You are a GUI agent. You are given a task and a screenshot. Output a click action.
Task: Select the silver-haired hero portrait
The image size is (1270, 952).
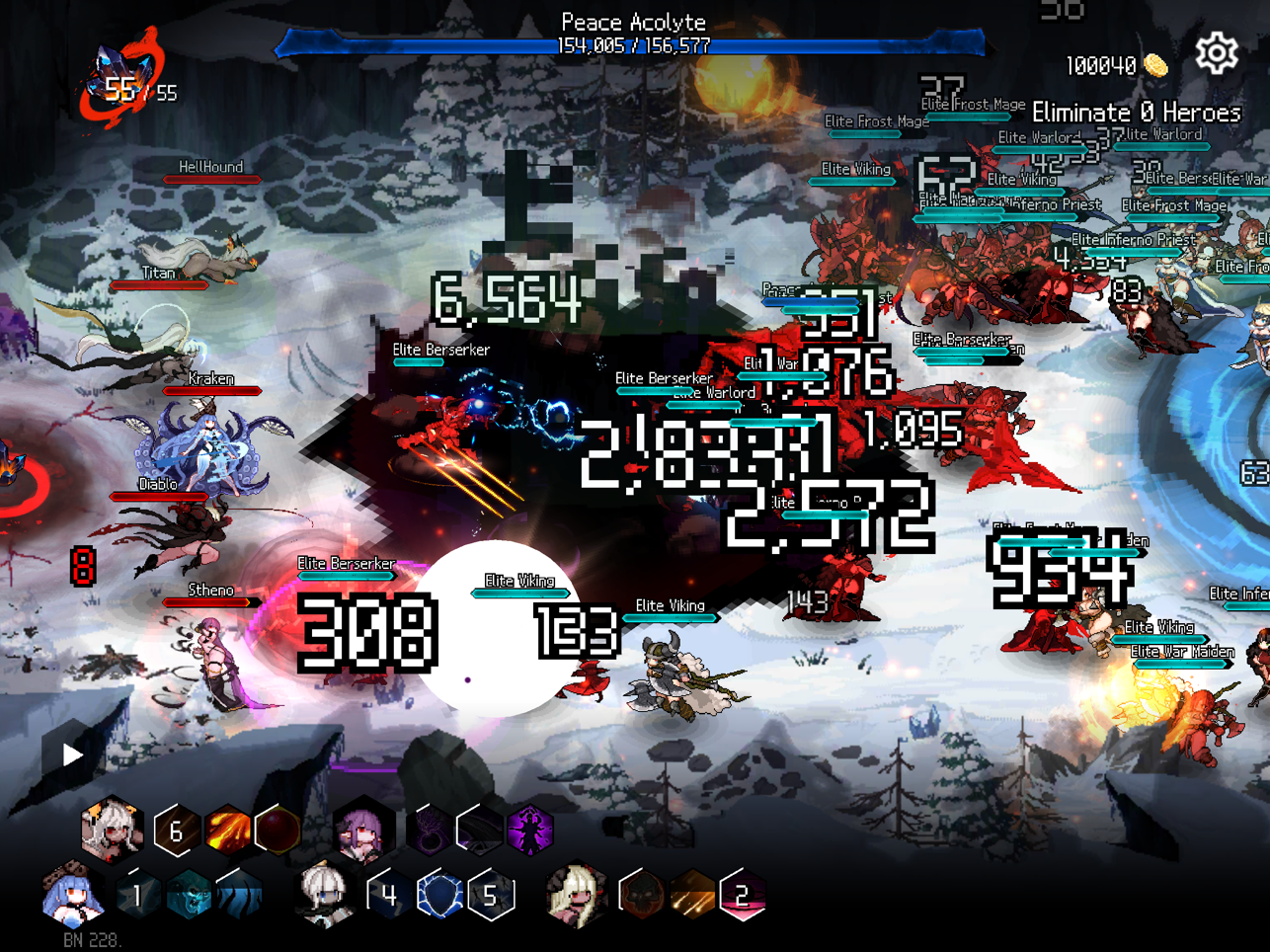point(325,894)
